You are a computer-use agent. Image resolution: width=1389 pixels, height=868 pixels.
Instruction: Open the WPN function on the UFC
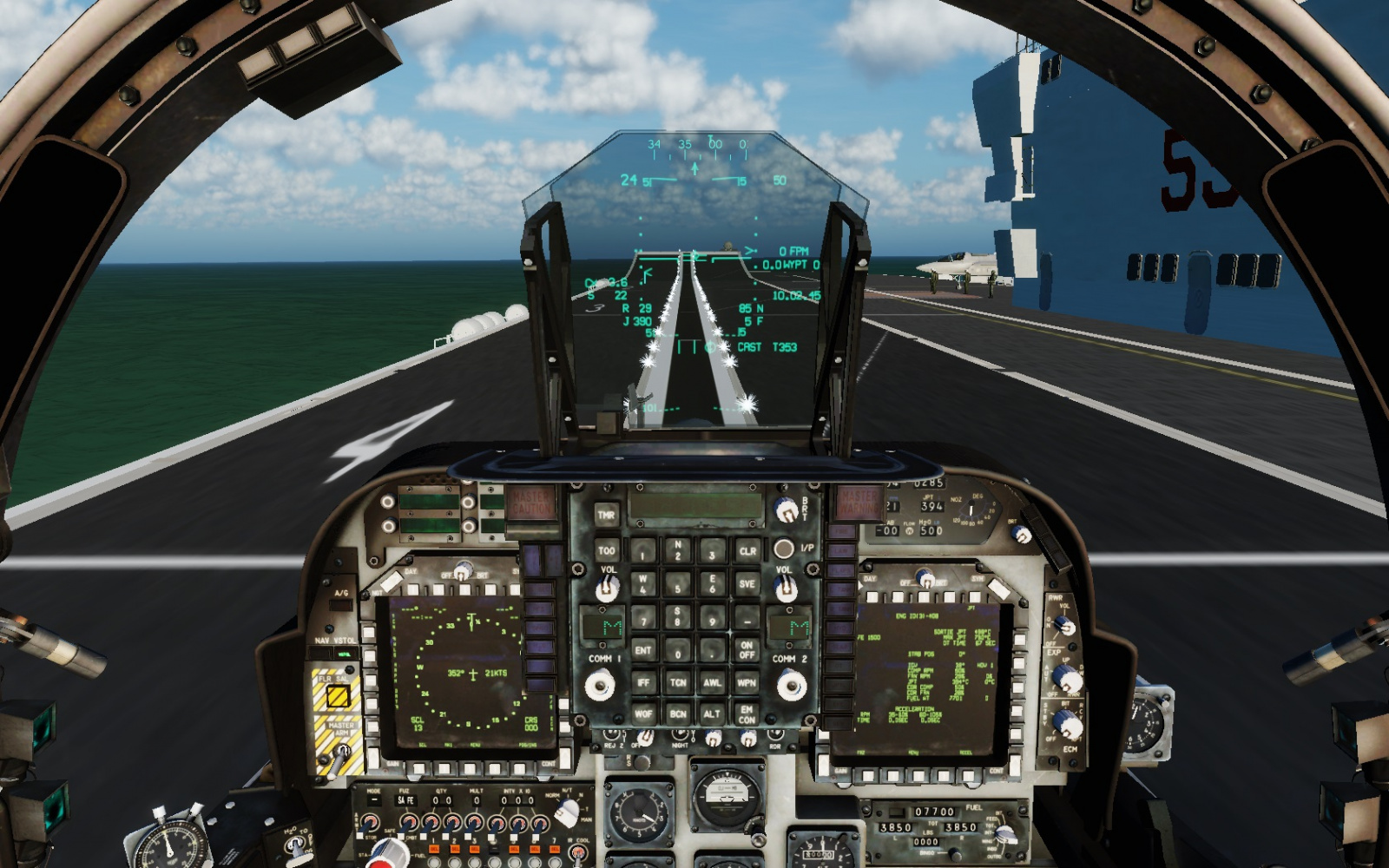pyautogui.click(x=747, y=683)
